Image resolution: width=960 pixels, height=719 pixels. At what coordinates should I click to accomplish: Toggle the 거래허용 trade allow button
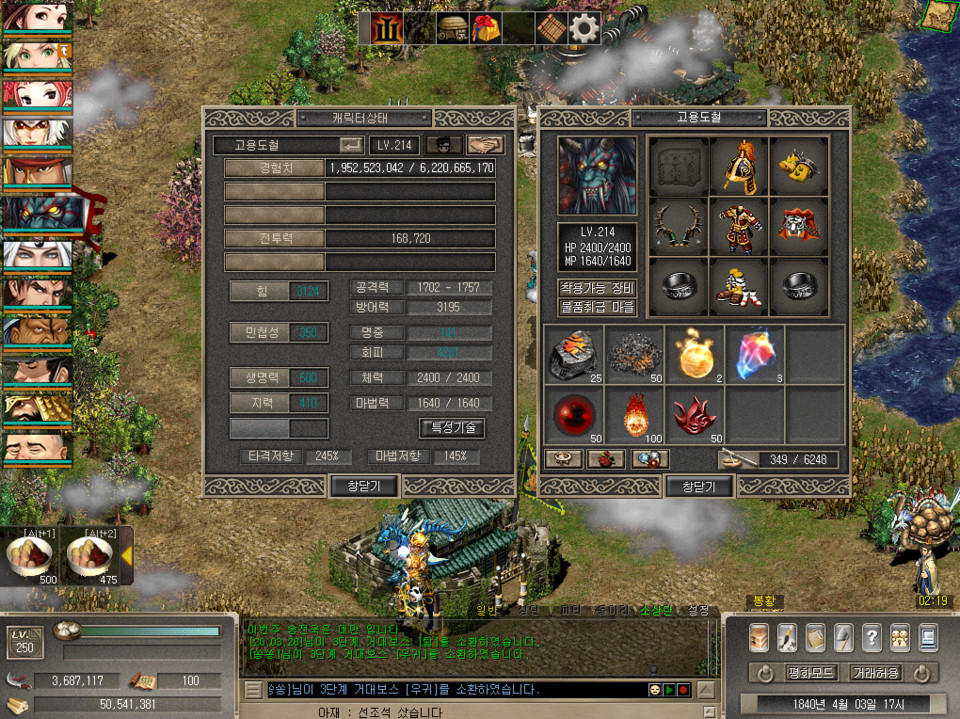pos(876,673)
